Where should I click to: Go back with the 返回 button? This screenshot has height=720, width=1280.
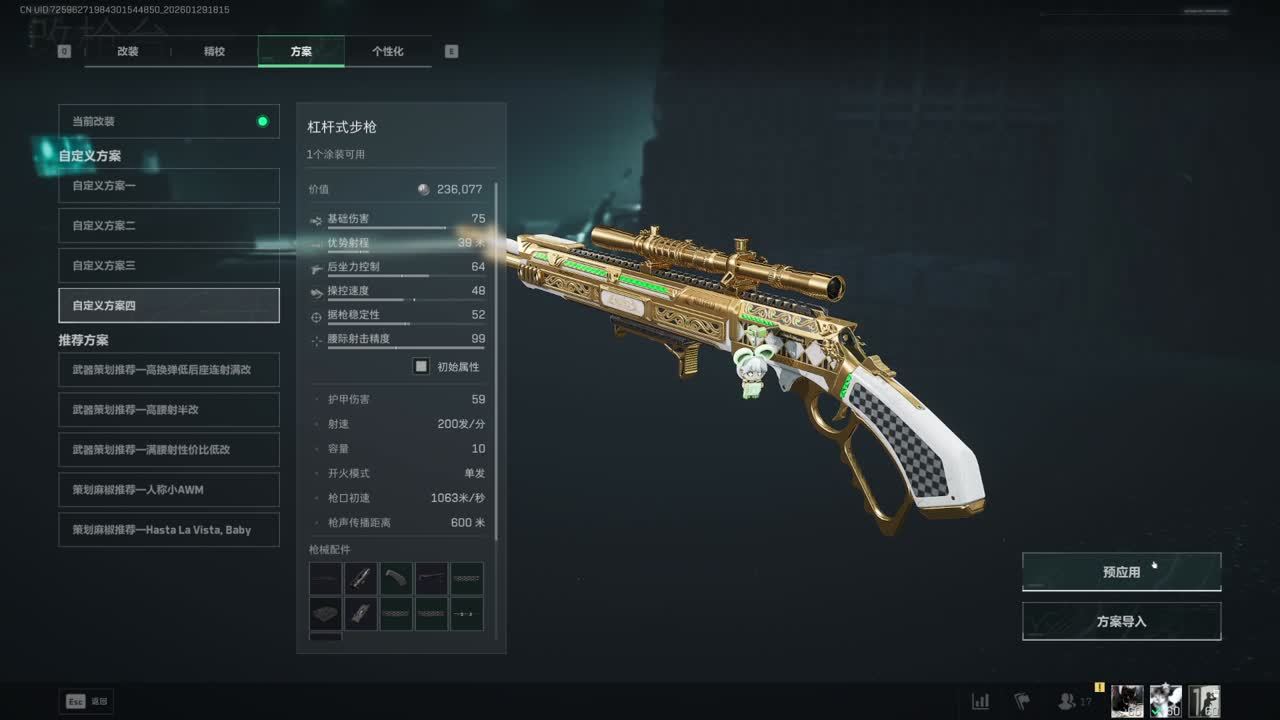point(86,701)
